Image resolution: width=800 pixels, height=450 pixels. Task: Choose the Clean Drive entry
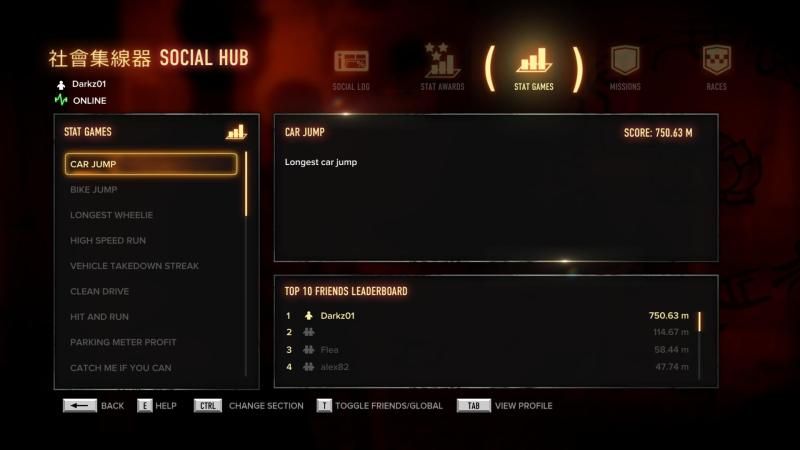pyautogui.click(x=151, y=292)
